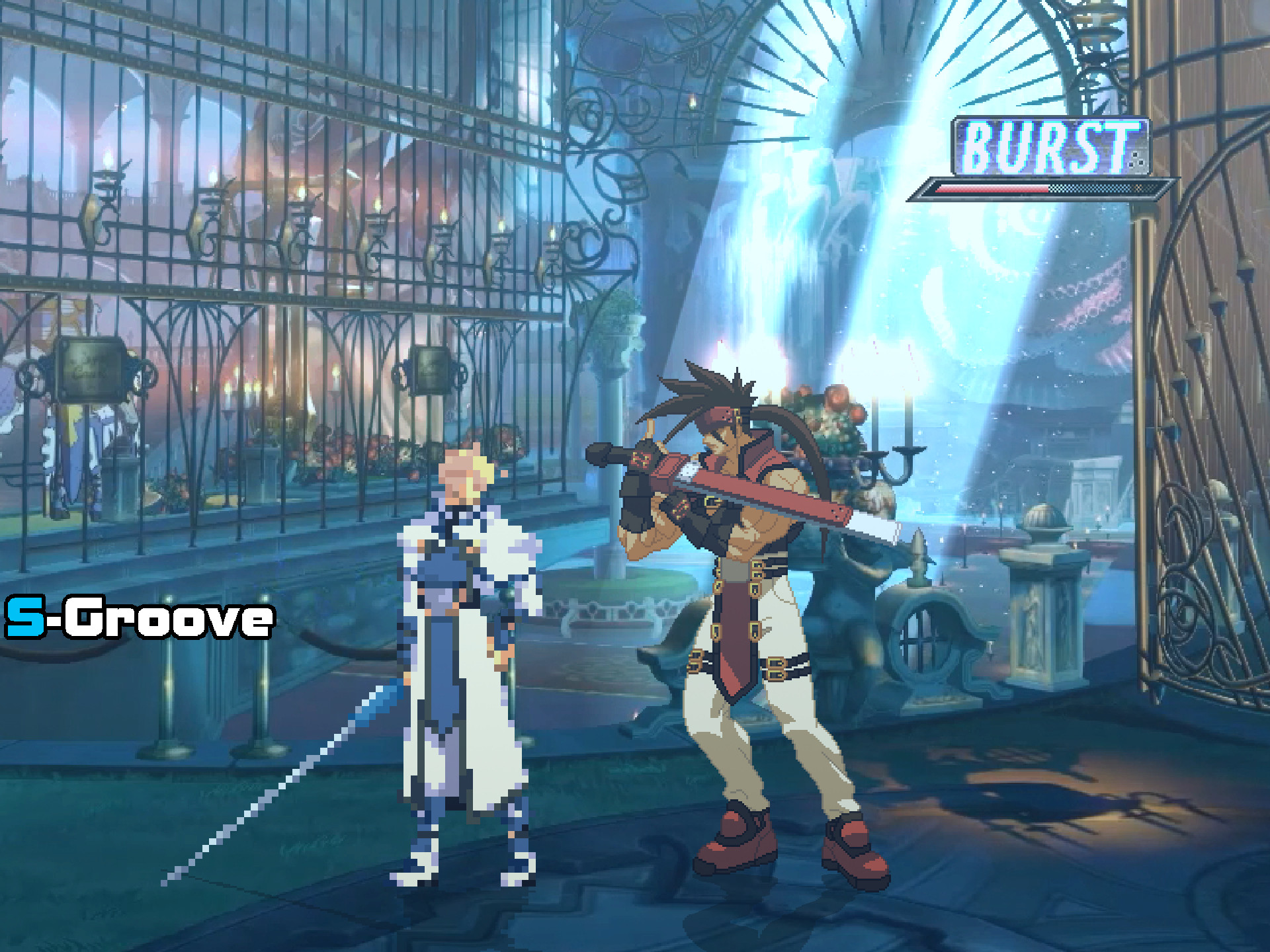Select Ky Kiske's character sprite
The height and width of the screenshot is (952, 1270).
pos(463,661)
